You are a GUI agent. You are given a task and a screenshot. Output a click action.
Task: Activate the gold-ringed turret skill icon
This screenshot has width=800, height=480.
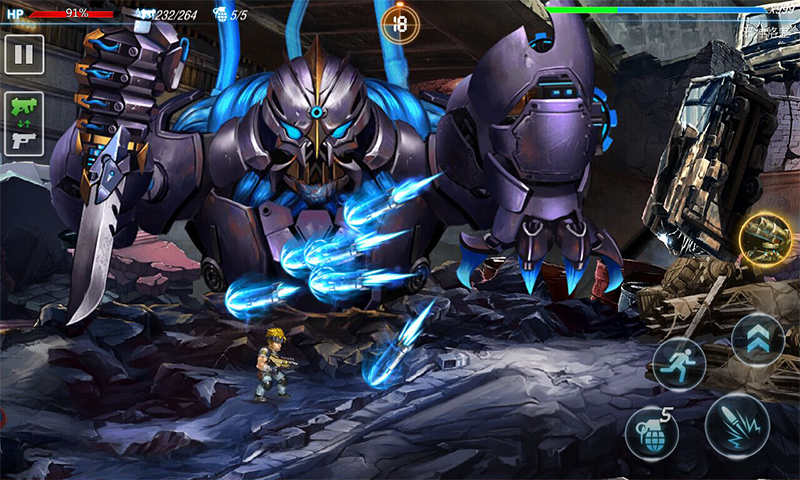tap(765, 240)
